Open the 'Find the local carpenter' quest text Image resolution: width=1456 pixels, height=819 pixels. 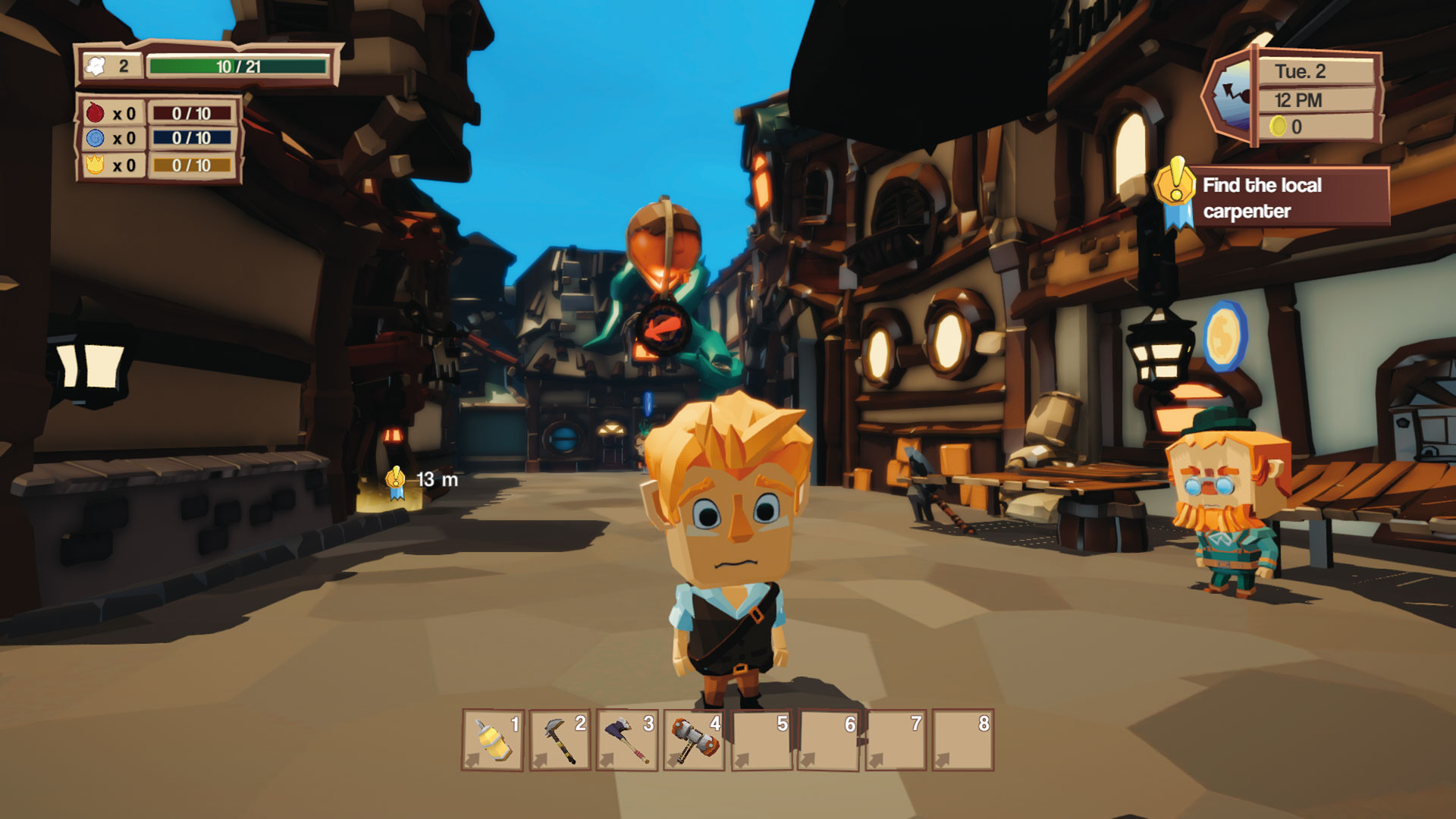click(1261, 196)
